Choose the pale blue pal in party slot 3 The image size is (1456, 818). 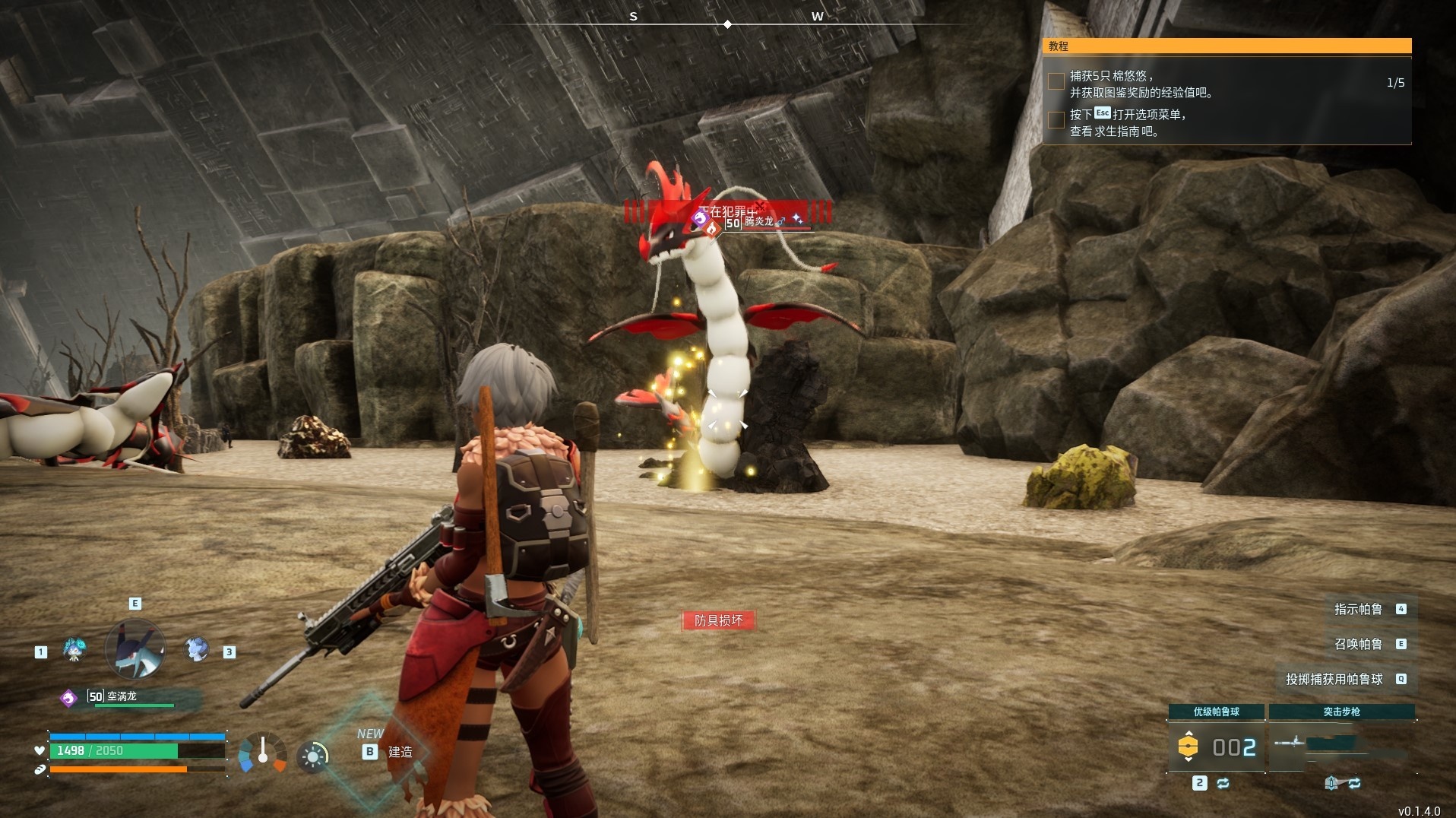[197, 649]
